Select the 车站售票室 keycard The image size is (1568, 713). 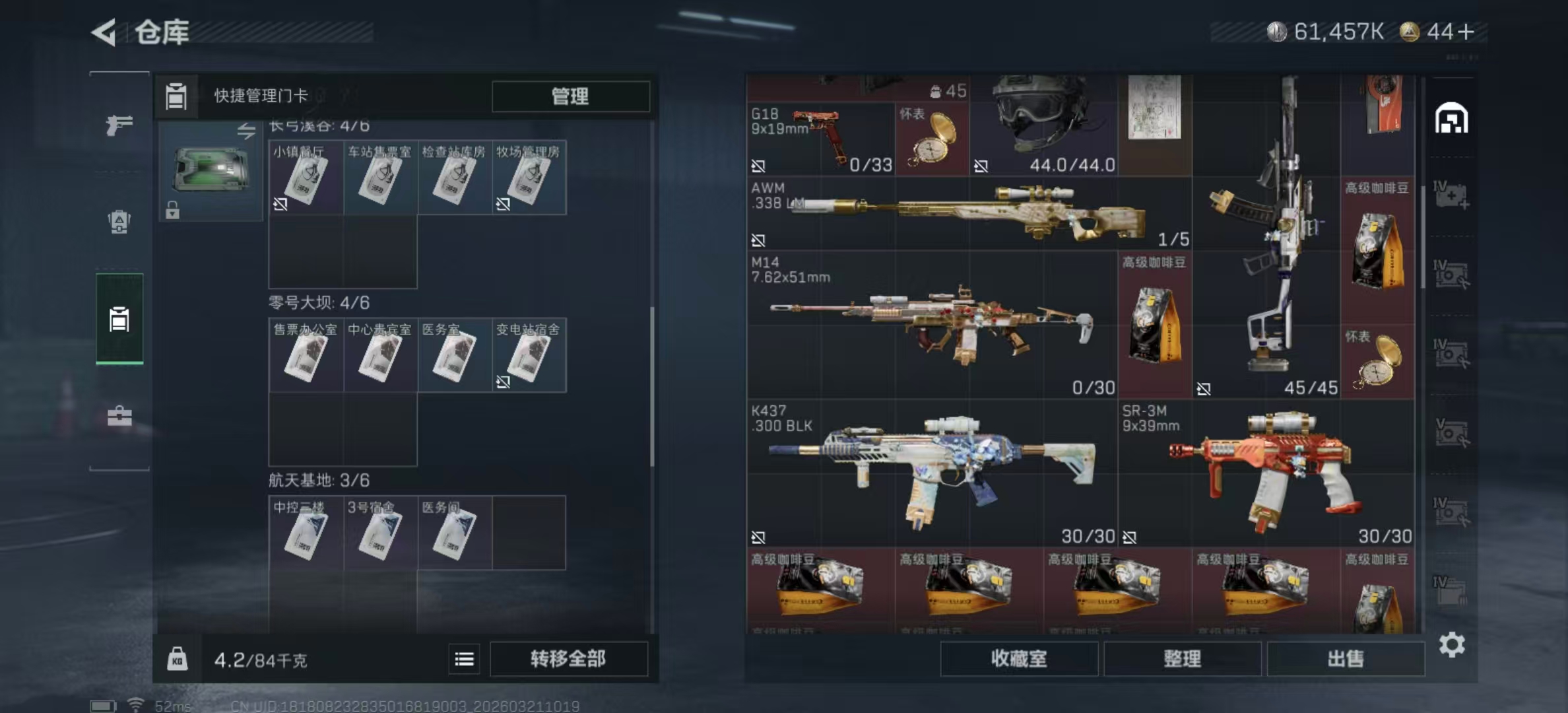380,178
